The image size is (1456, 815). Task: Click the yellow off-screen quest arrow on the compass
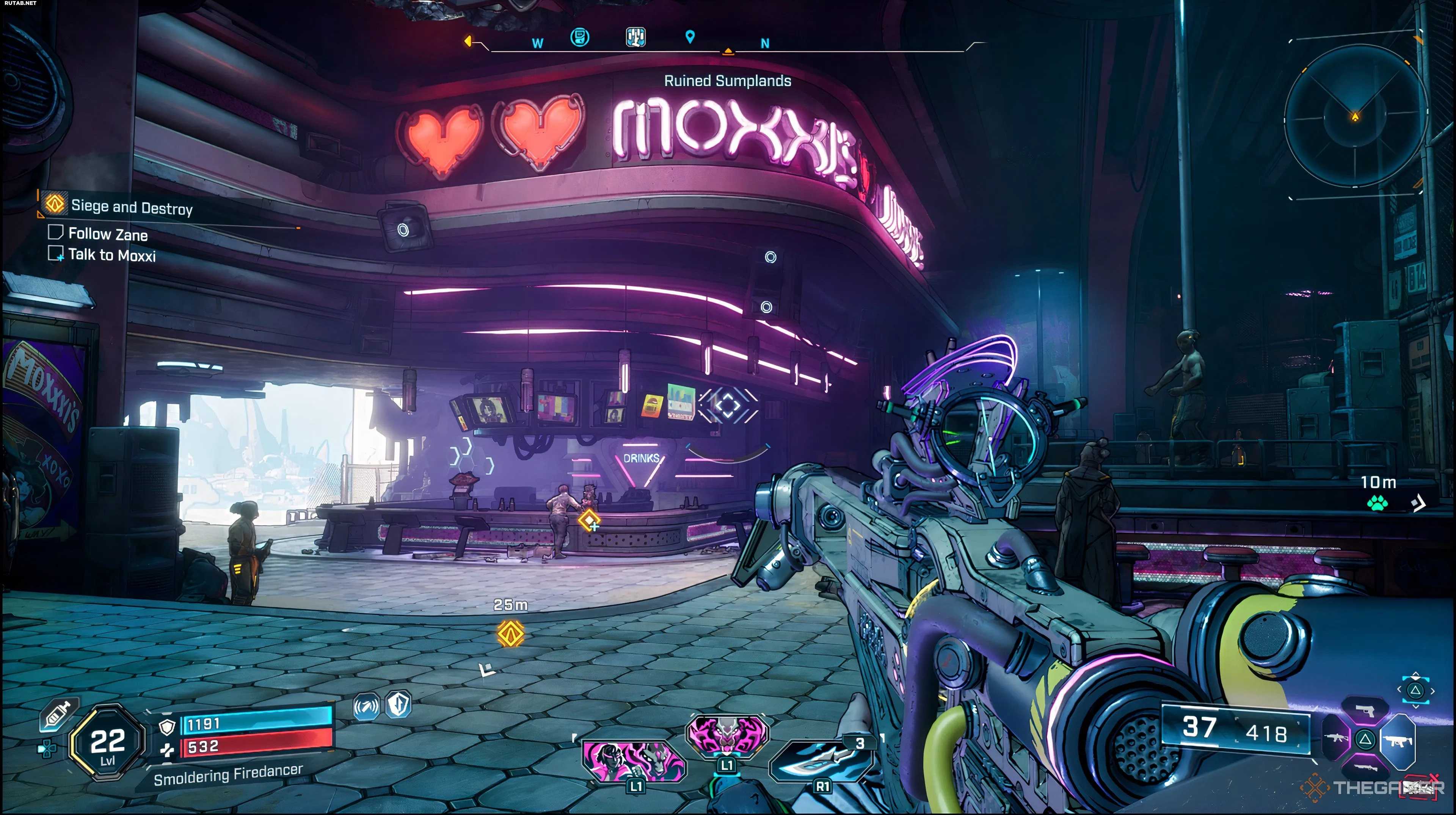468,41
